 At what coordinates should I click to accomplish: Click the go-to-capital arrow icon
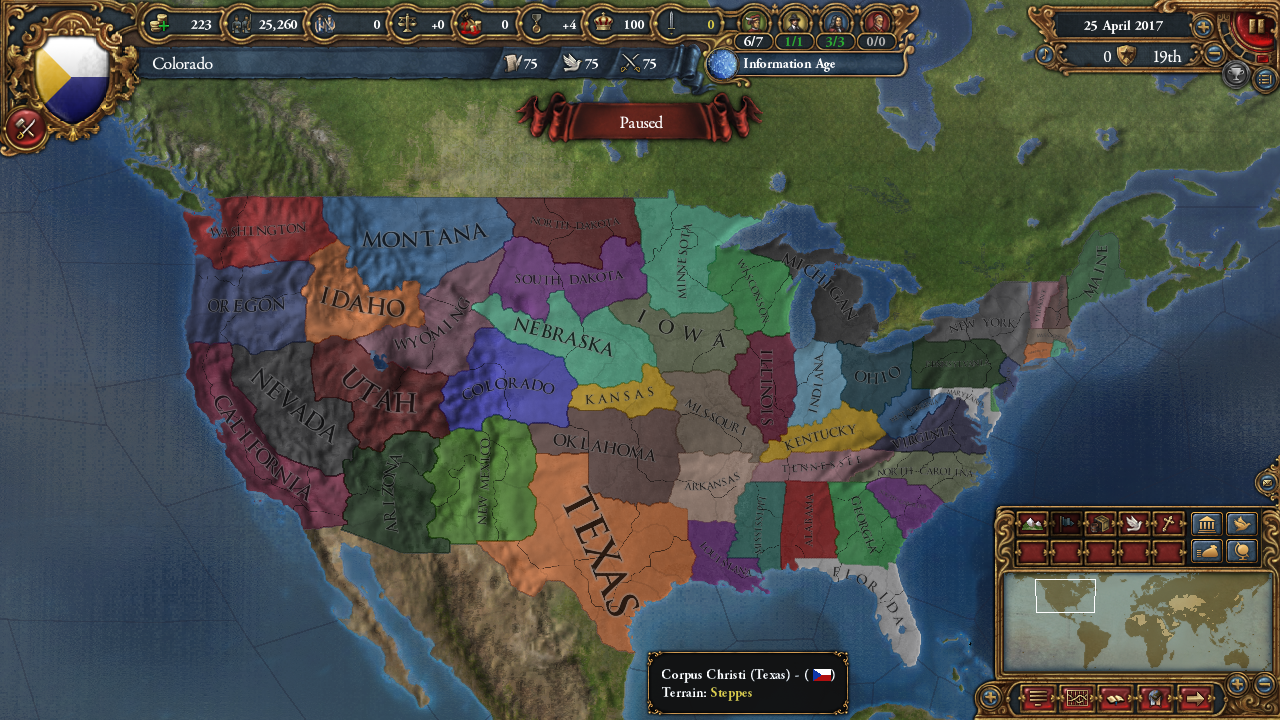click(1194, 699)
